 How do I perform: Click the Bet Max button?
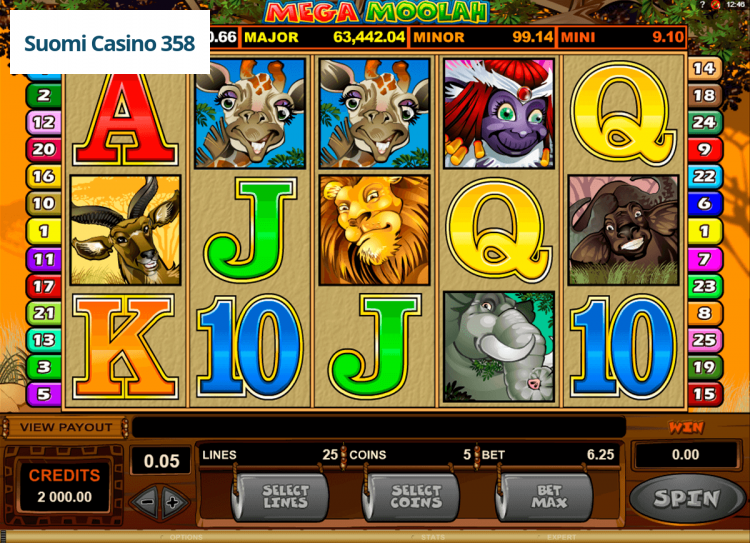(x=548, y=496)
